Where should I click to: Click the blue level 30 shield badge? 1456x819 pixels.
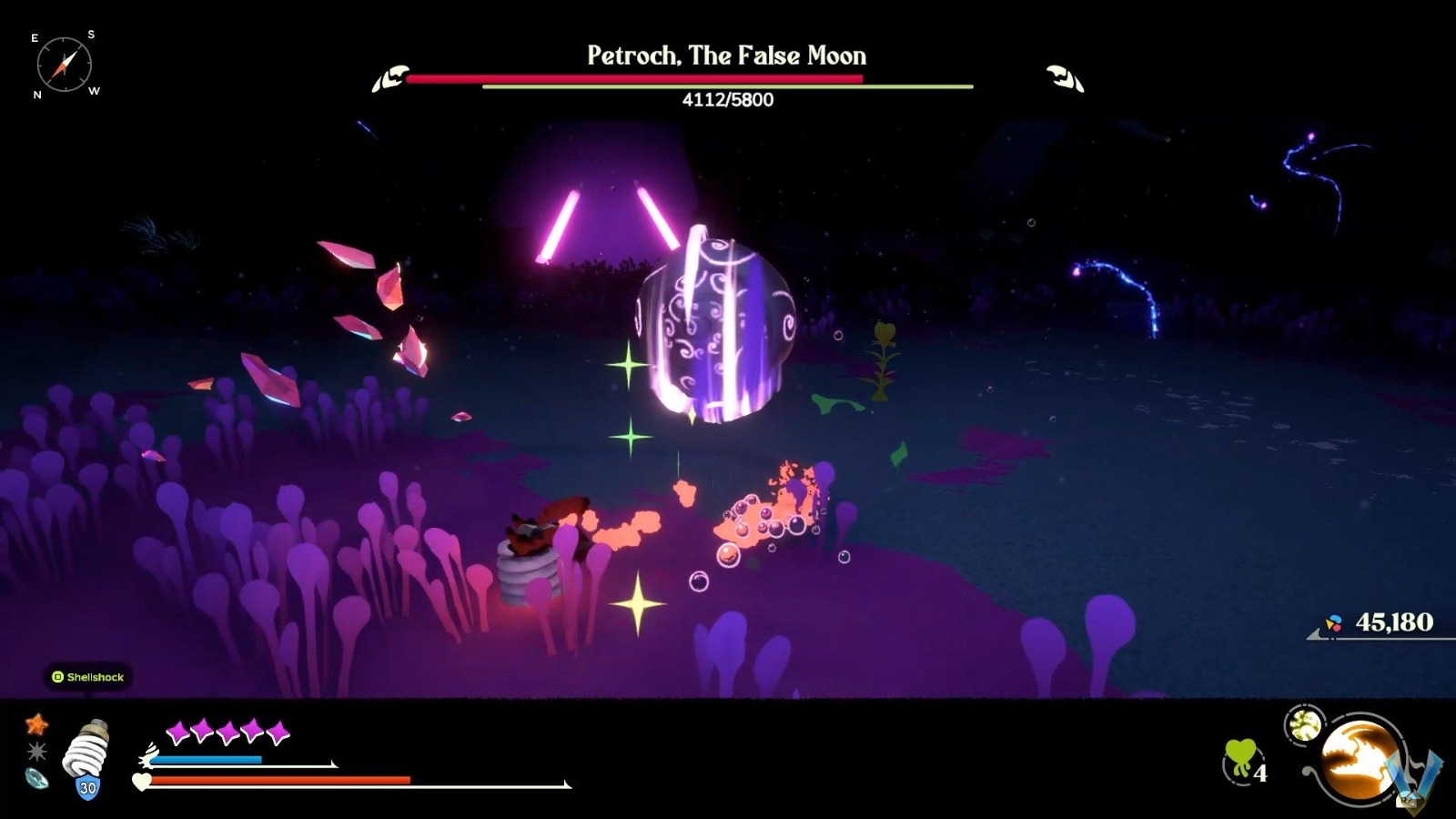point(87,786)
